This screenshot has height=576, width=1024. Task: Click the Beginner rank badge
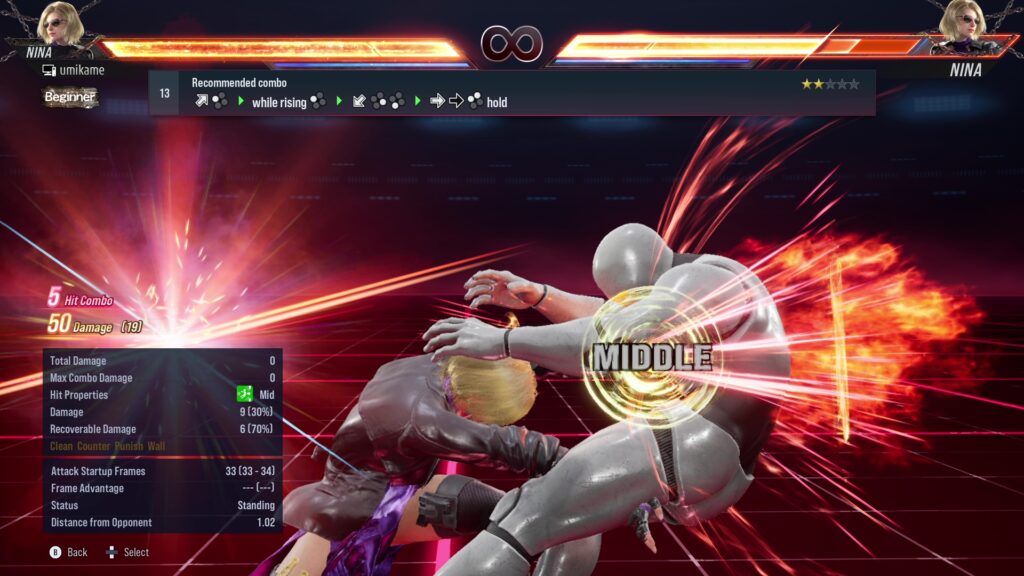70,97
